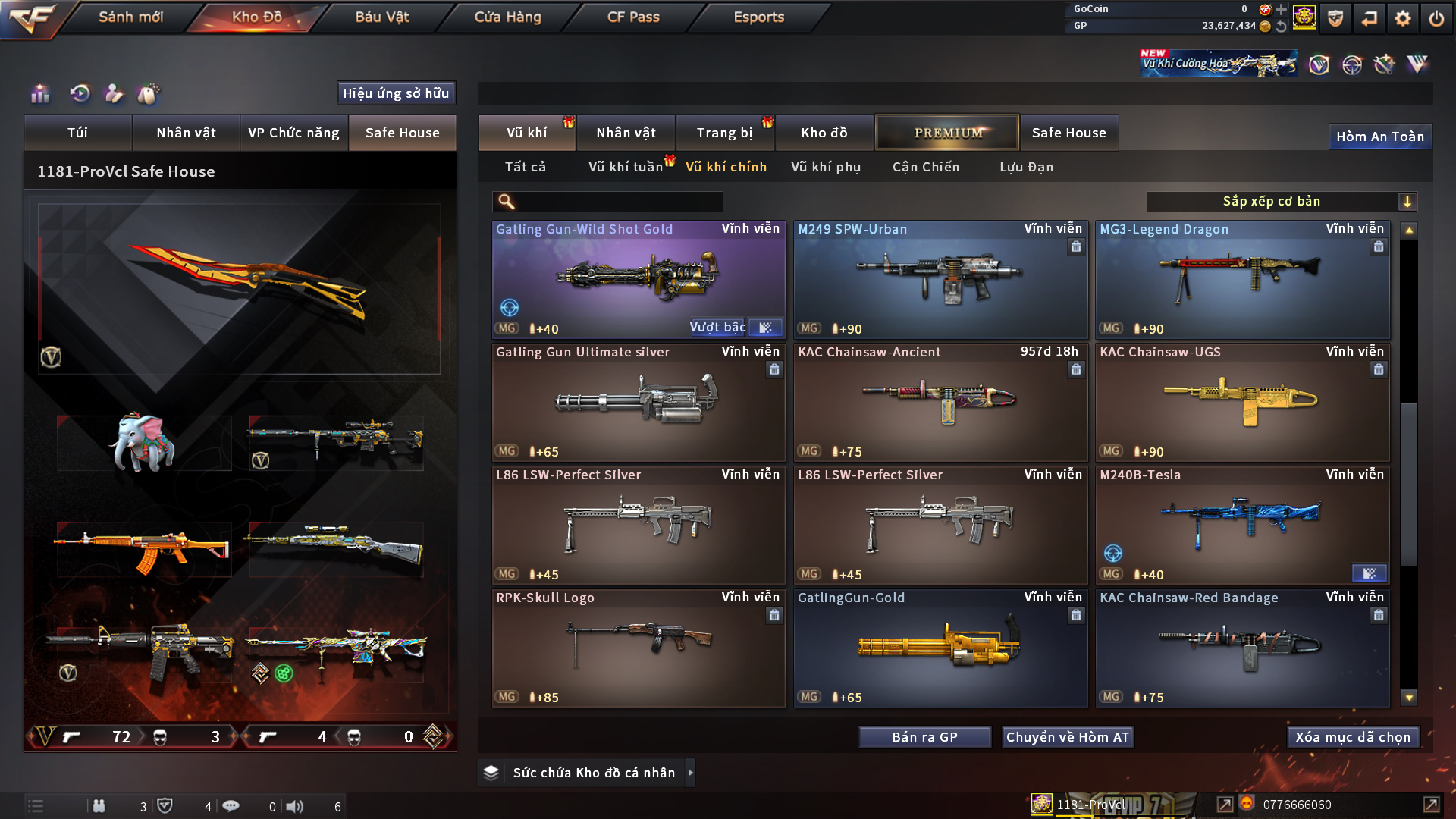Click Xóa mục đã chọn button
This screenshot has height=819, width=1456.
(1352, 737)
